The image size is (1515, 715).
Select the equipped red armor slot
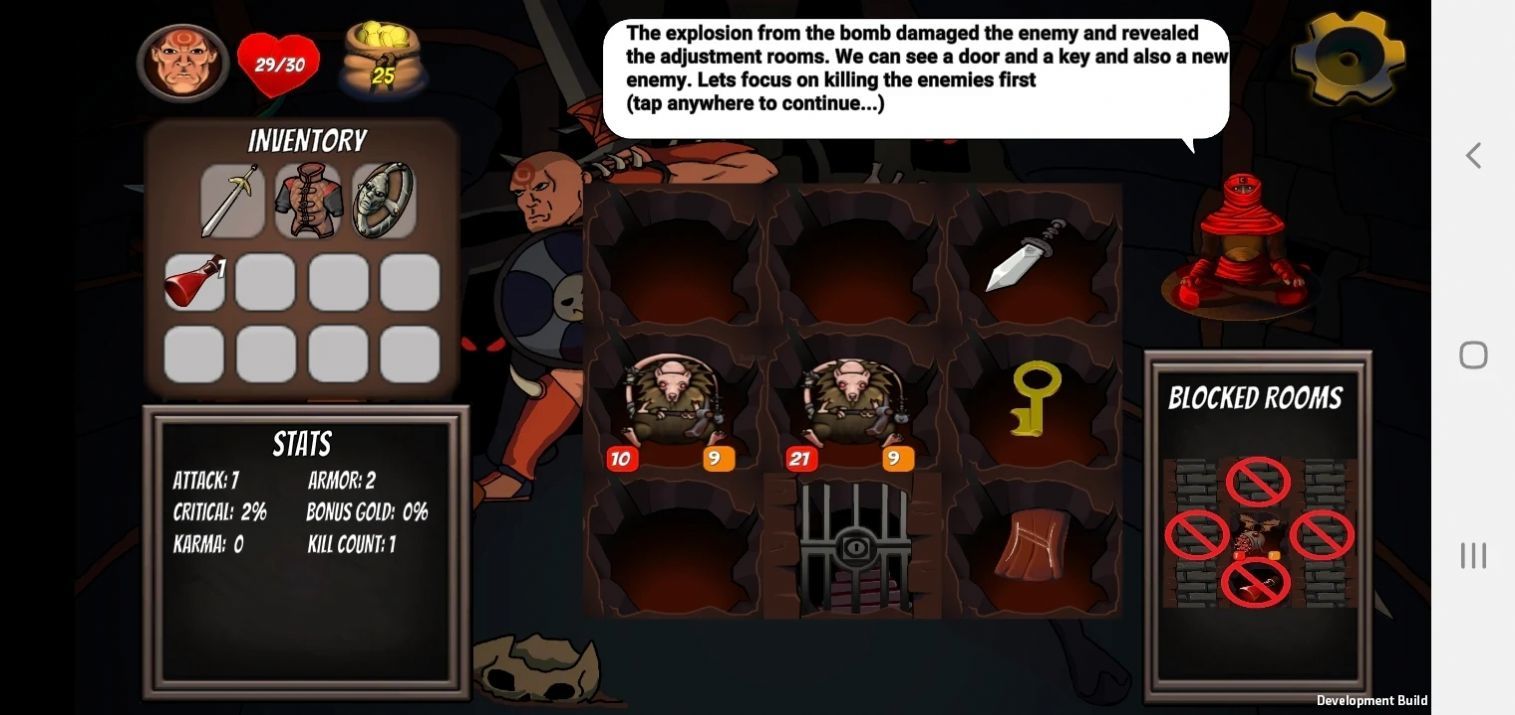[x=308, y=201]
